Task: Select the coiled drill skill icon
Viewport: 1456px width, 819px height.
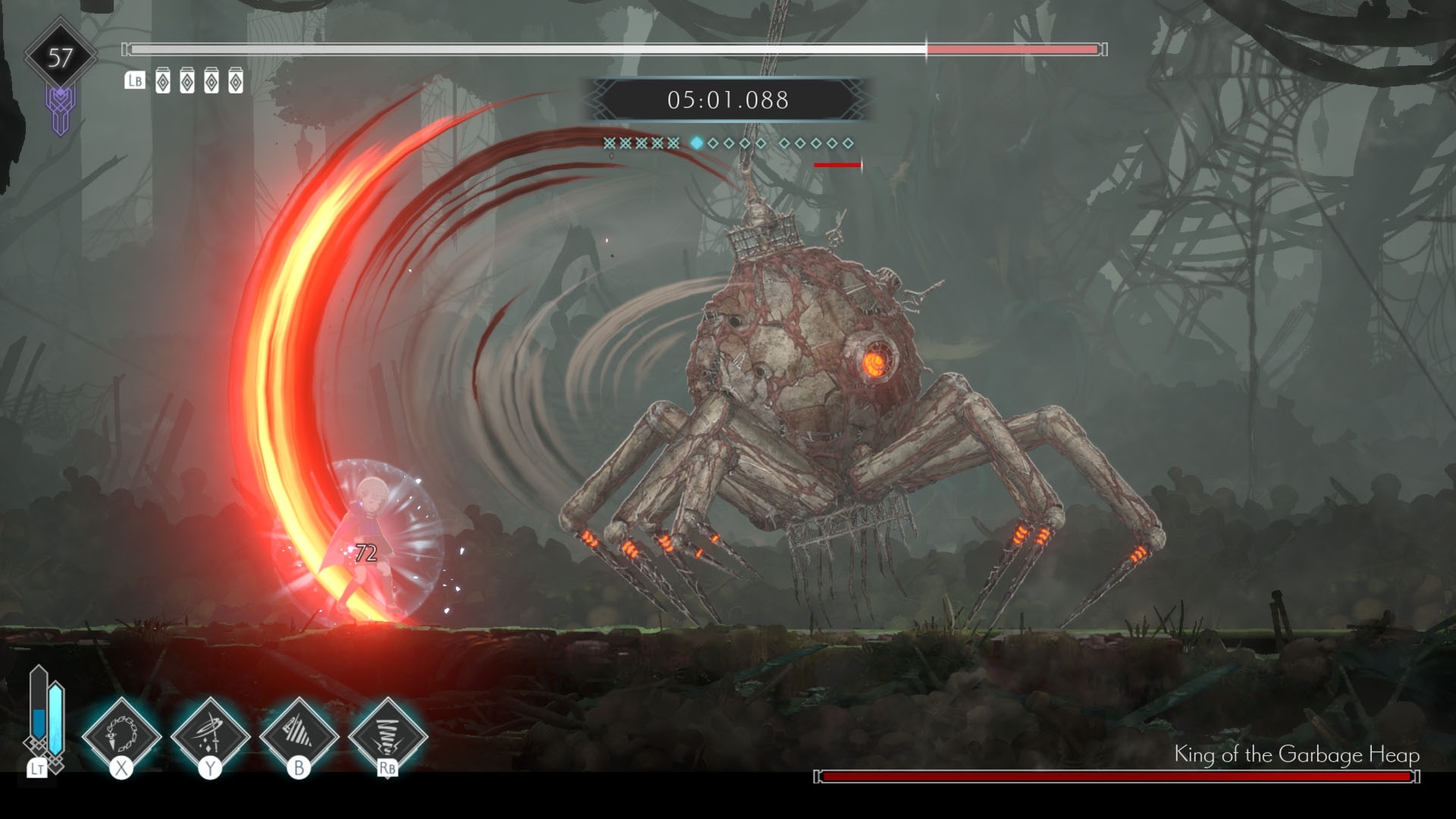Action: tap(388, 734)
